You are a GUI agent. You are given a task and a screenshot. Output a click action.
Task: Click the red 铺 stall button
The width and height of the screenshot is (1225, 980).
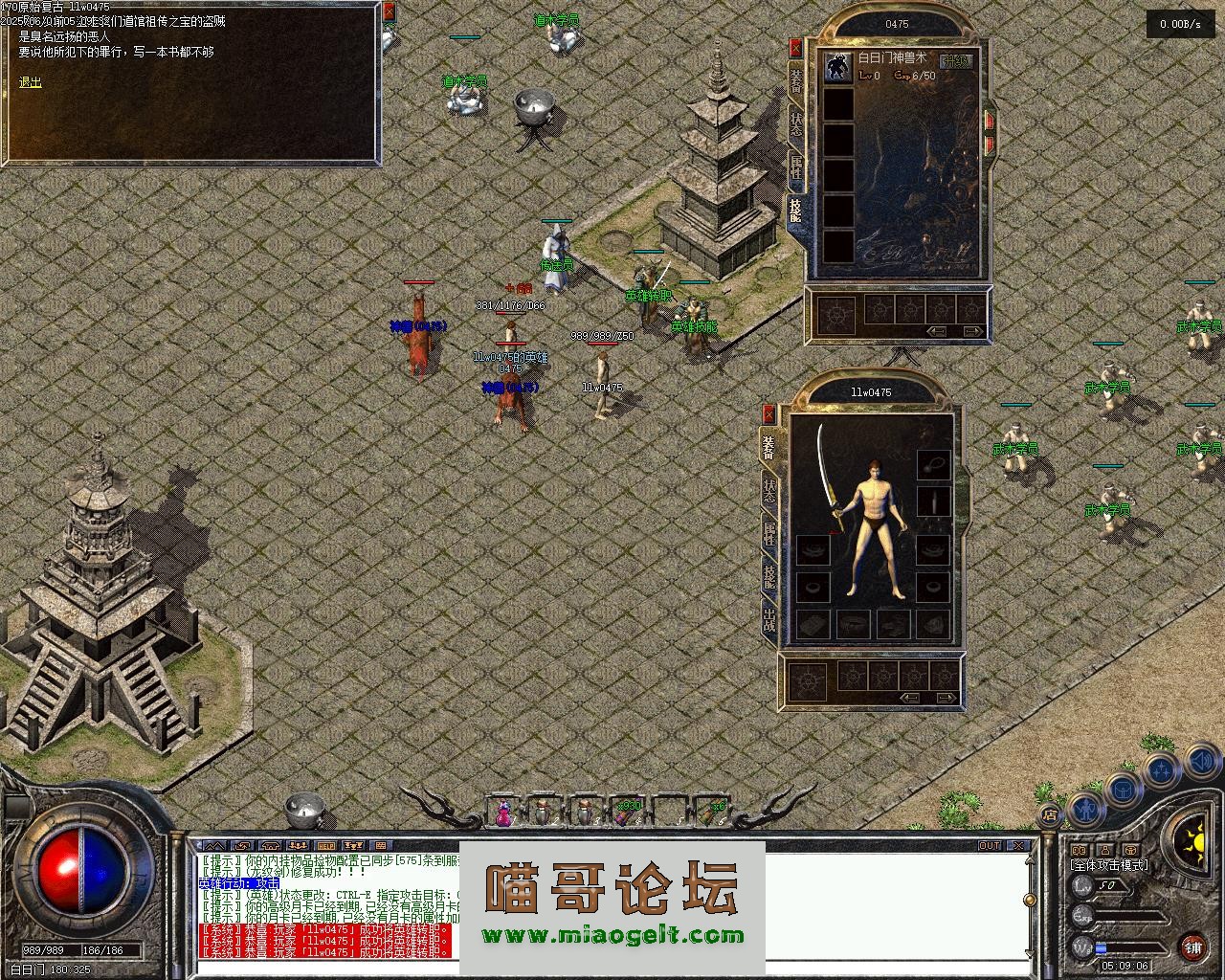(x=1192, y=947)
